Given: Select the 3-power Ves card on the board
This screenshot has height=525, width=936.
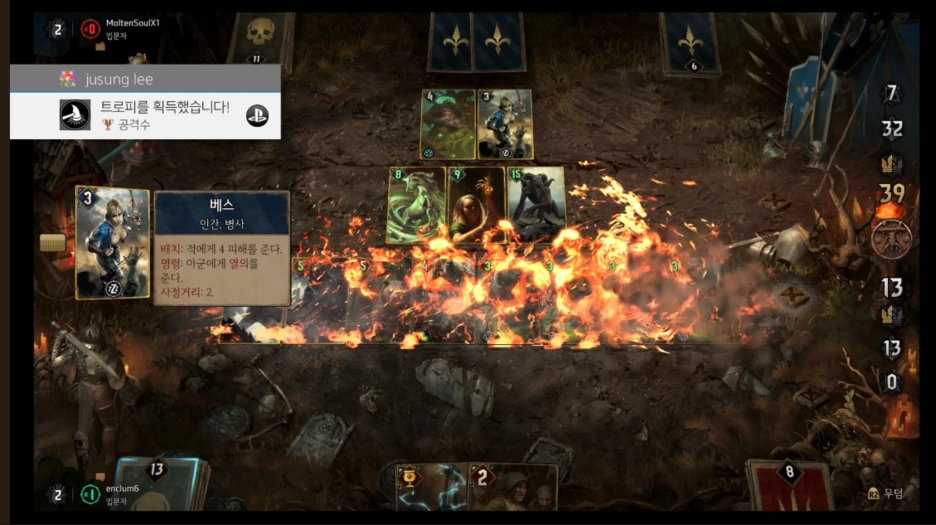Looking at the screenshot, I should [x=504, y=125].
